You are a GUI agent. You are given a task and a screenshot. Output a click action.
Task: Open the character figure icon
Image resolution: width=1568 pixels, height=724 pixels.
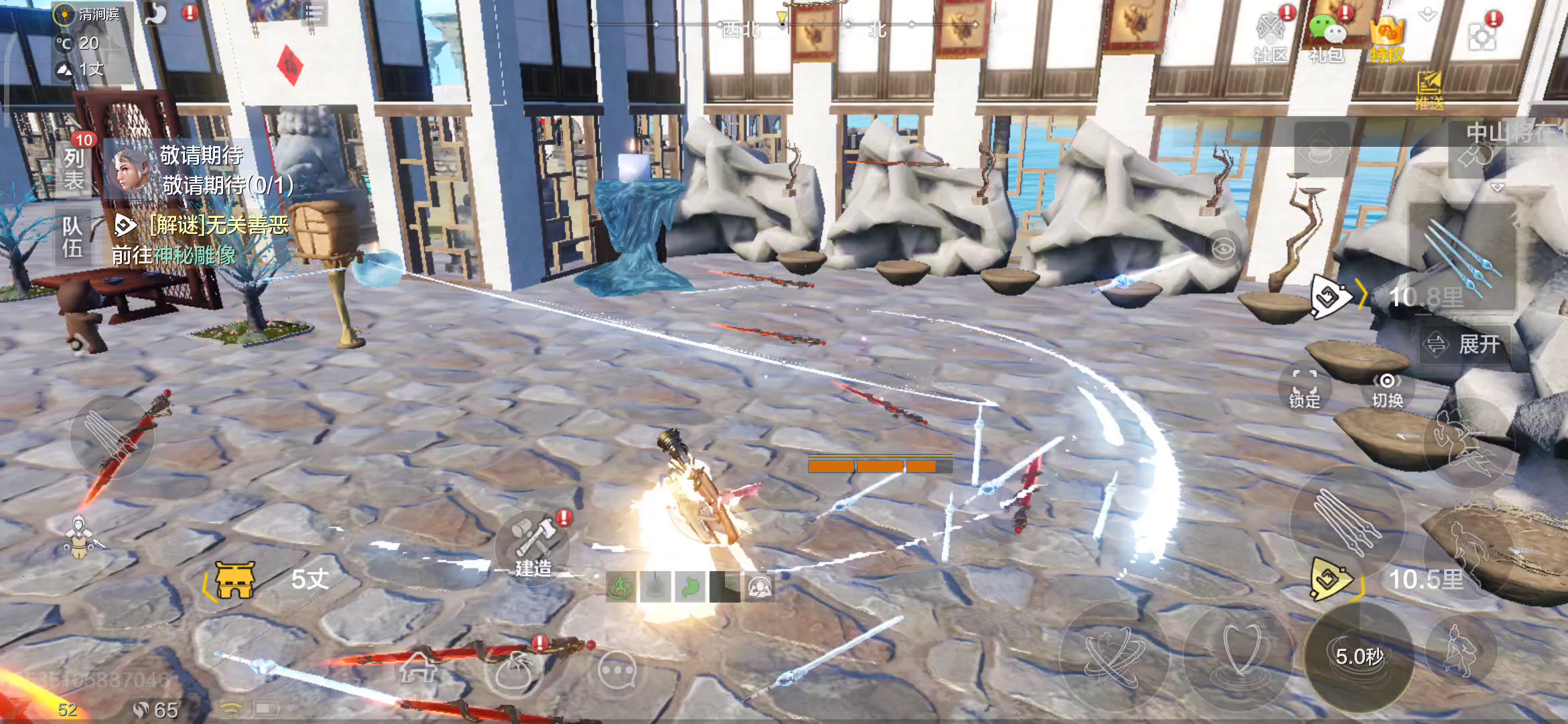pos(80,536)
